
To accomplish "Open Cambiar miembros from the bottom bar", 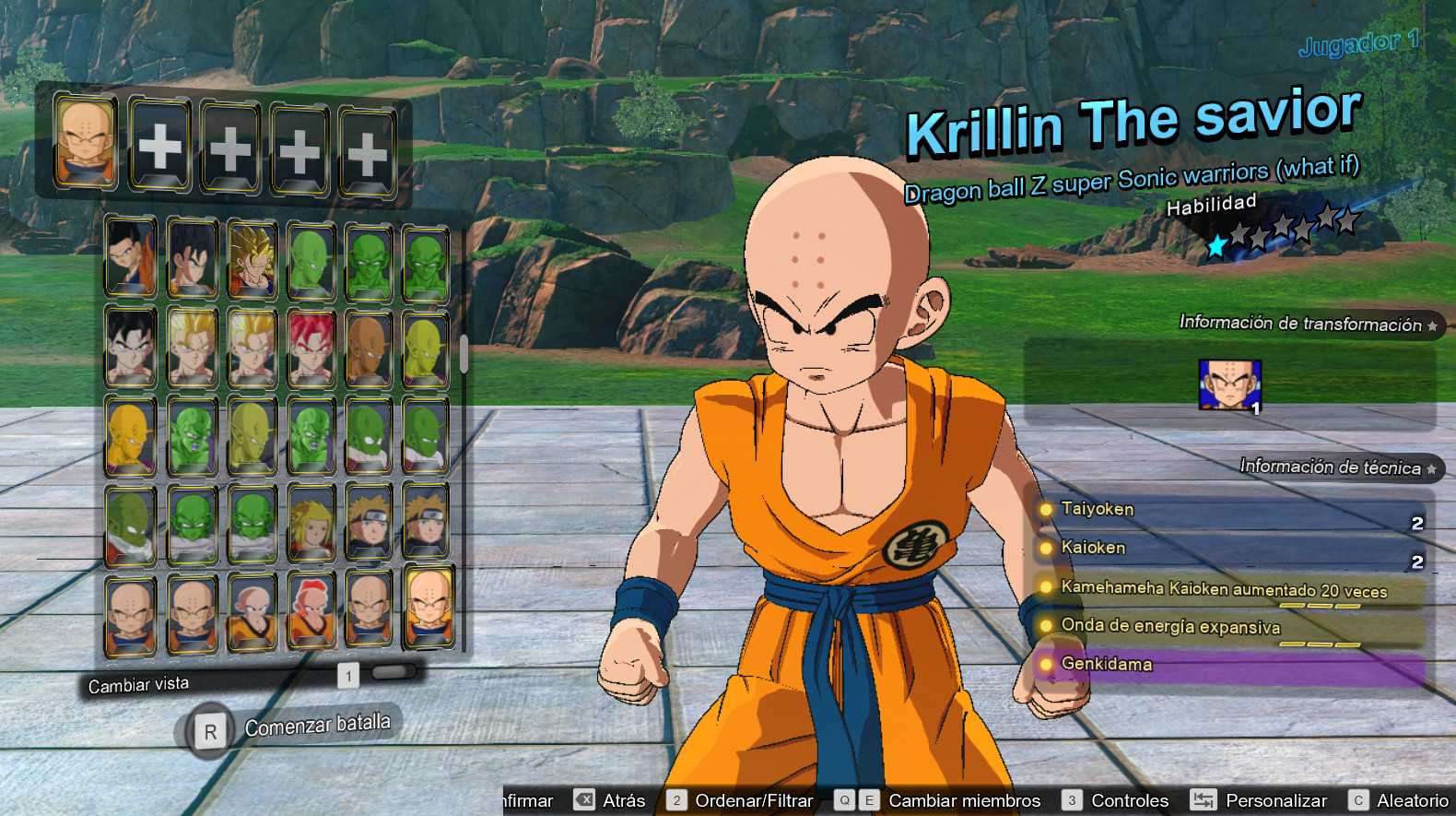I will click(964, 800).
